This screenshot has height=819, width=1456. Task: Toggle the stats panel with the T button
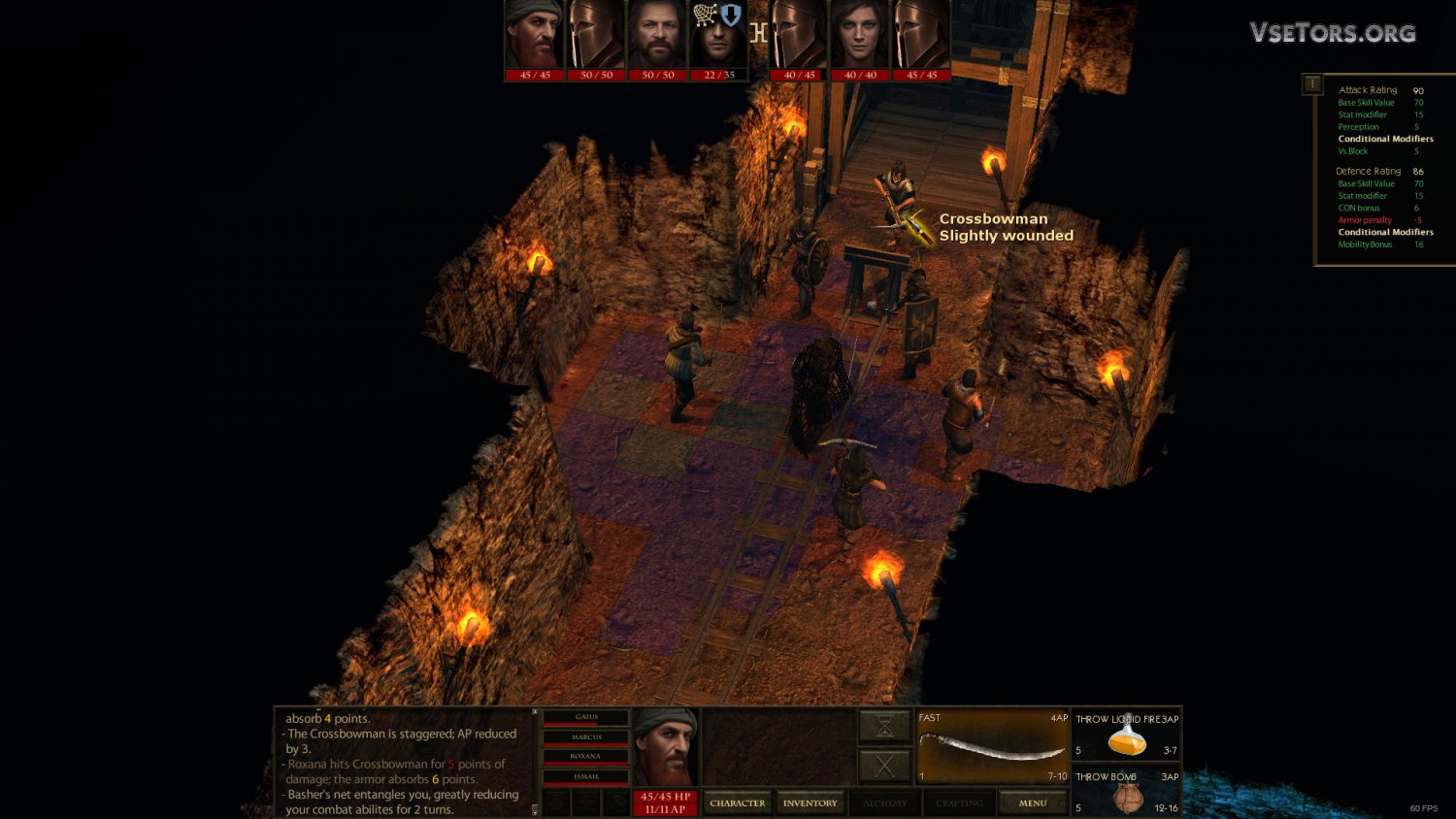pyautogui.click(x=1311, y=84)
